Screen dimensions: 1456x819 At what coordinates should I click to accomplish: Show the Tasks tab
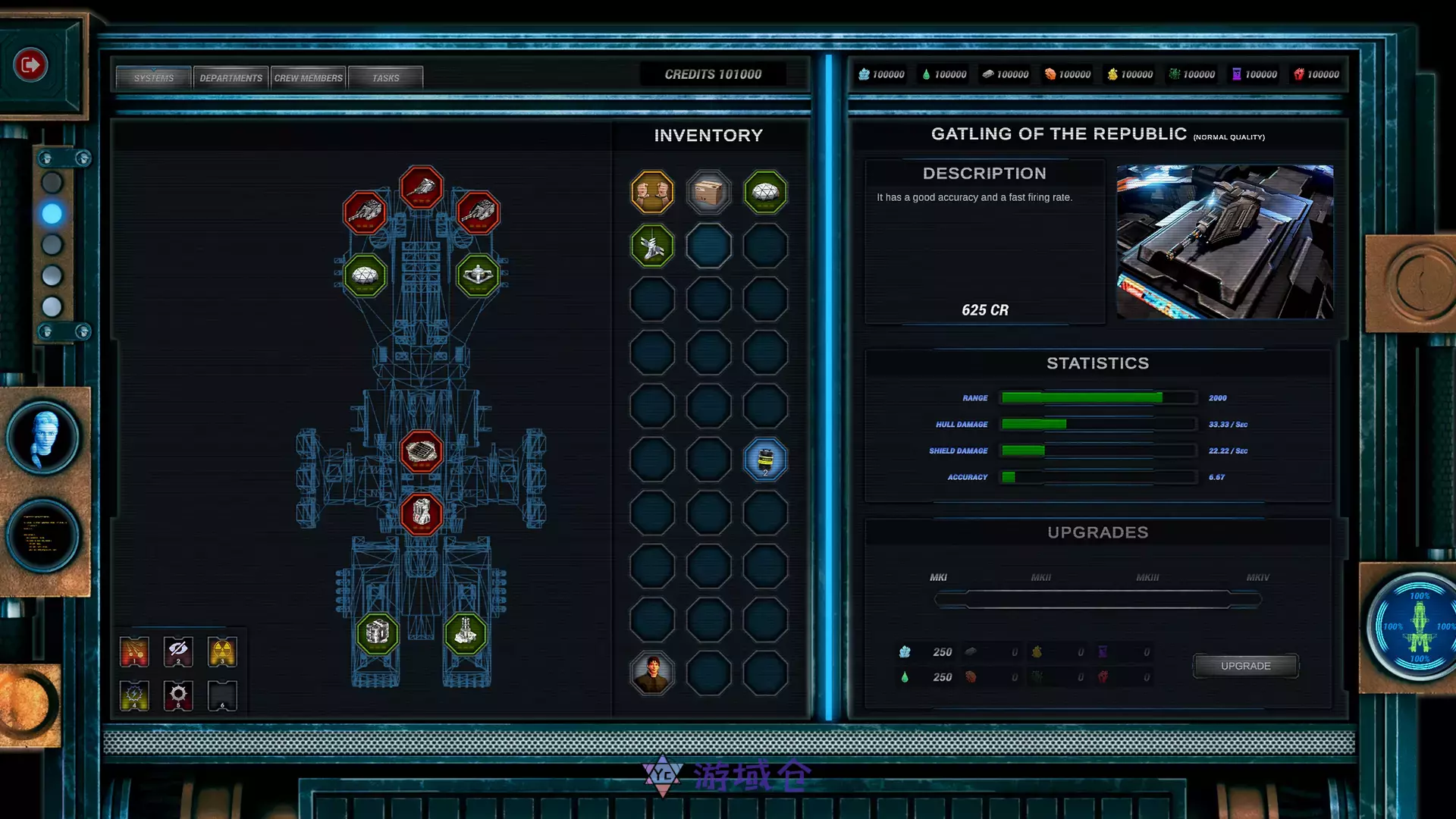click(385, 77)
